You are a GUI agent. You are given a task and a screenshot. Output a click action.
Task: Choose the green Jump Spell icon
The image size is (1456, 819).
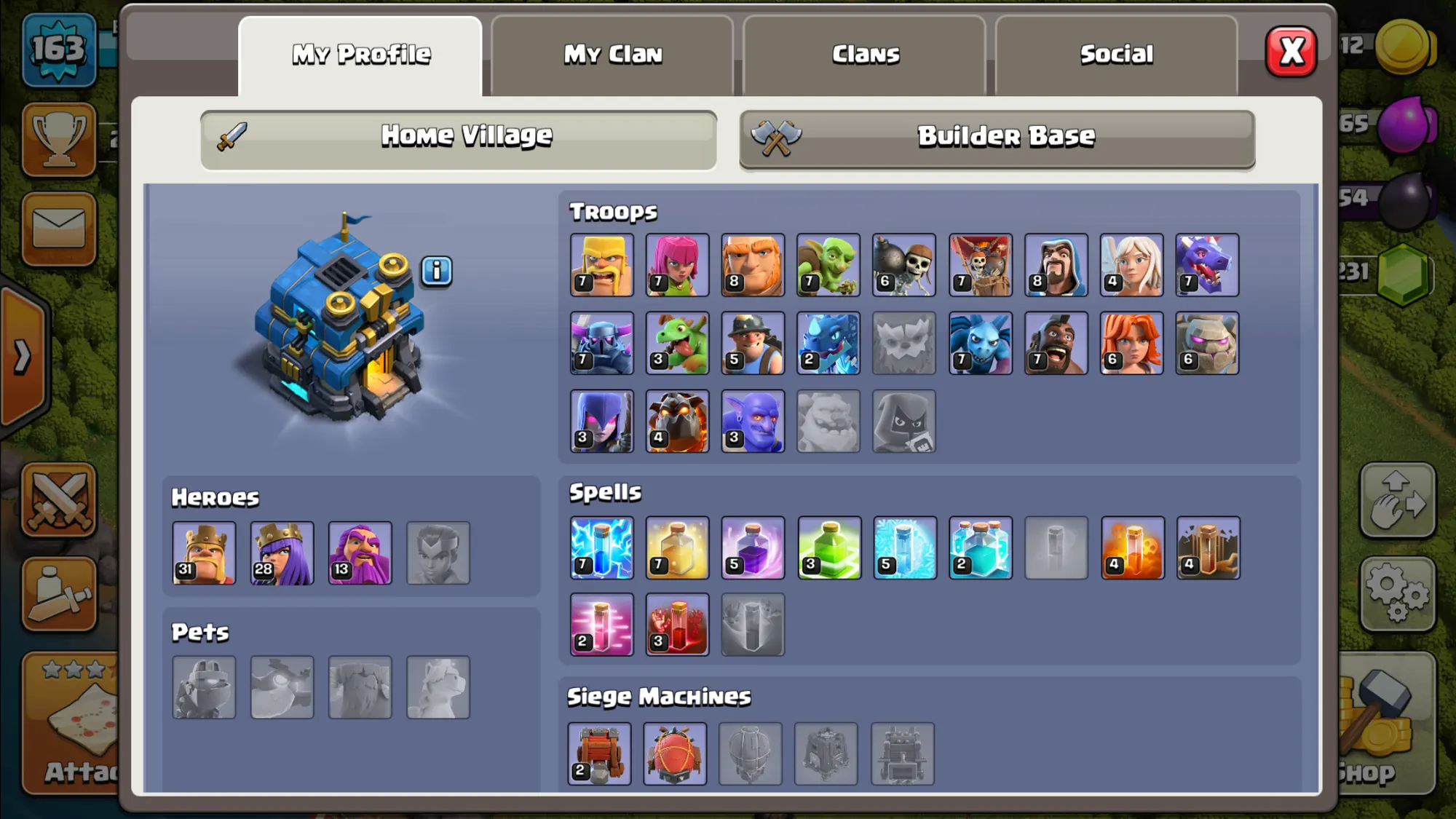tap(829, 548)
